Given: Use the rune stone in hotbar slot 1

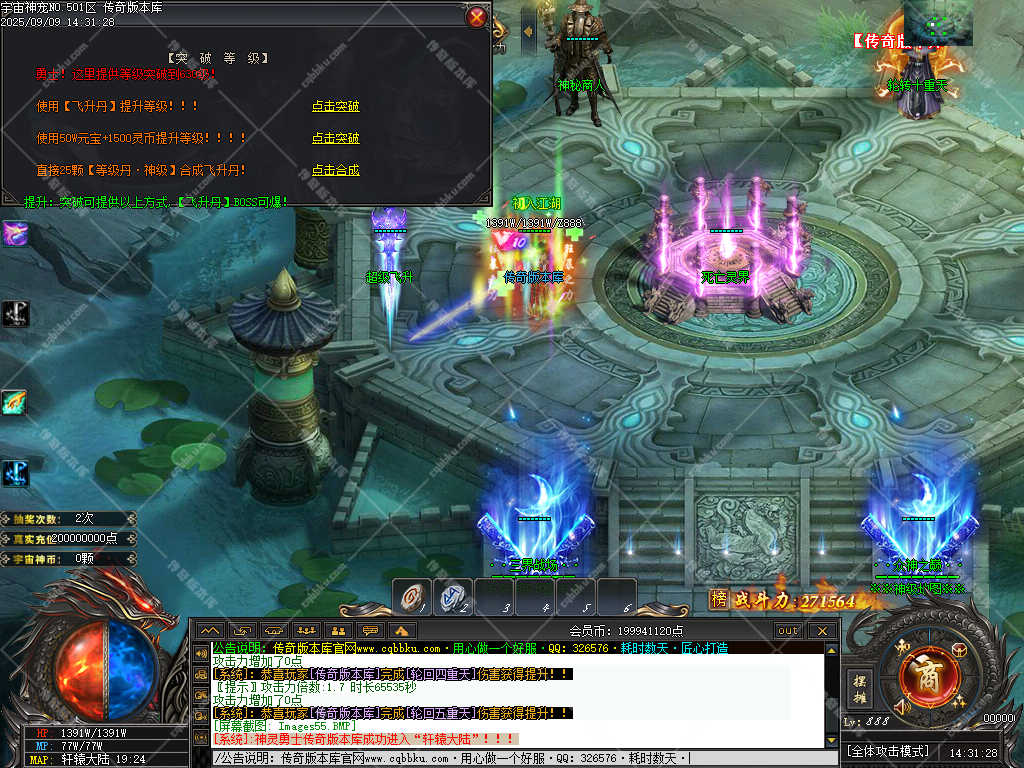Looking at the screenshot, I should click(x=412, y=597).
